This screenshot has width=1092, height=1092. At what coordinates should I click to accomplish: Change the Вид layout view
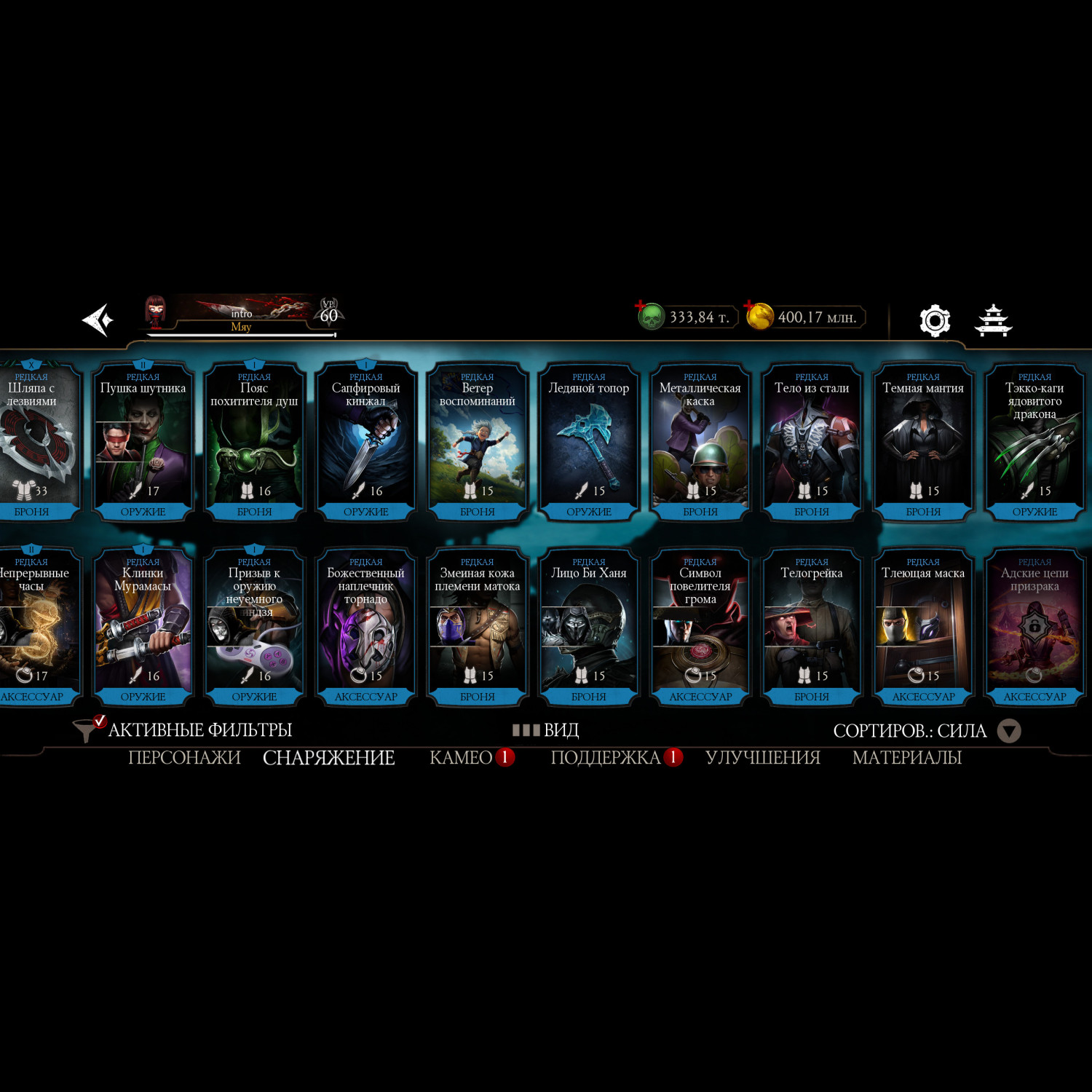click(x=546, y=729)
